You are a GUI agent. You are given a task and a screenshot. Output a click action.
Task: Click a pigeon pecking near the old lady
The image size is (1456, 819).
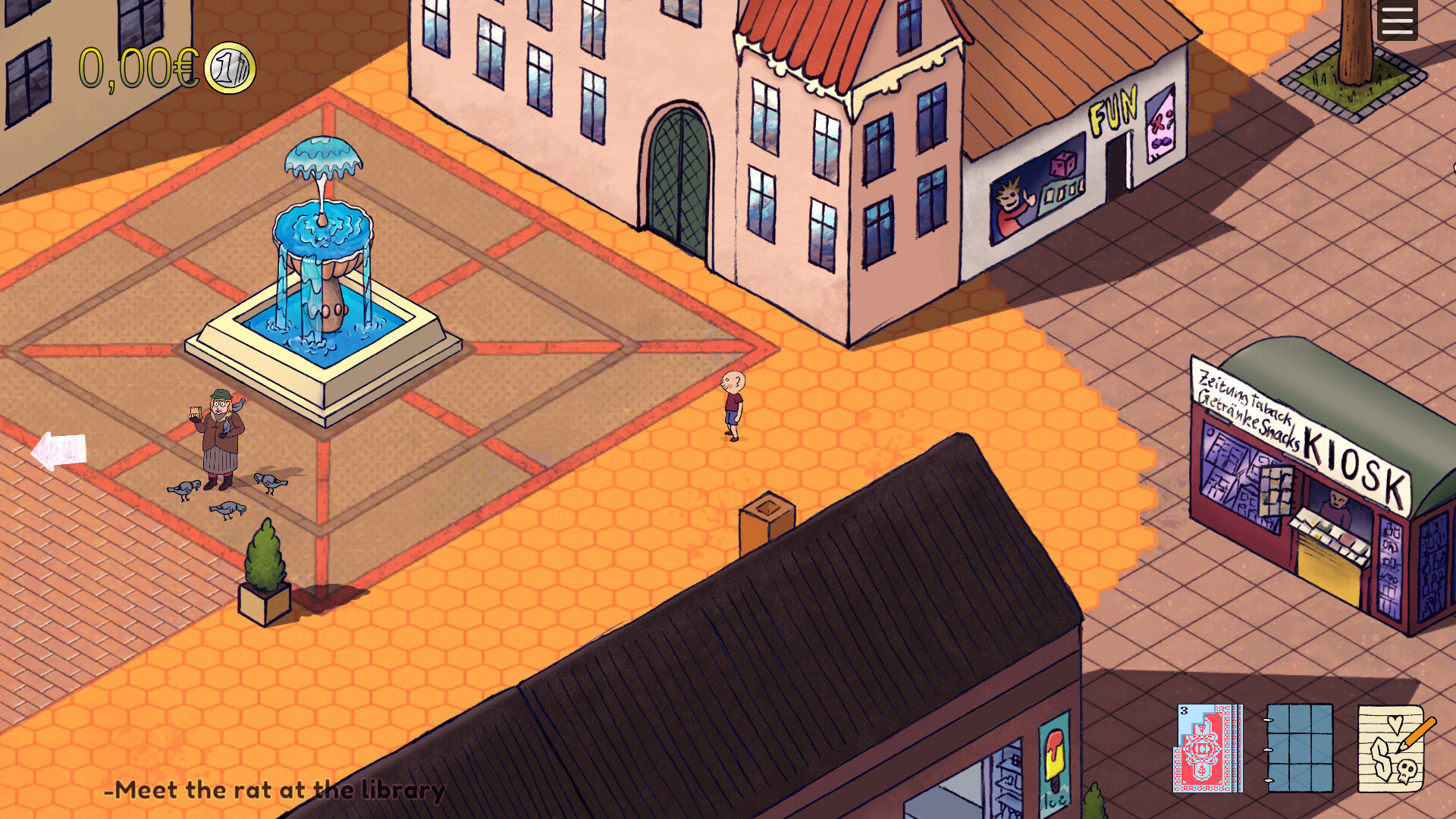(x=186, y=489)
